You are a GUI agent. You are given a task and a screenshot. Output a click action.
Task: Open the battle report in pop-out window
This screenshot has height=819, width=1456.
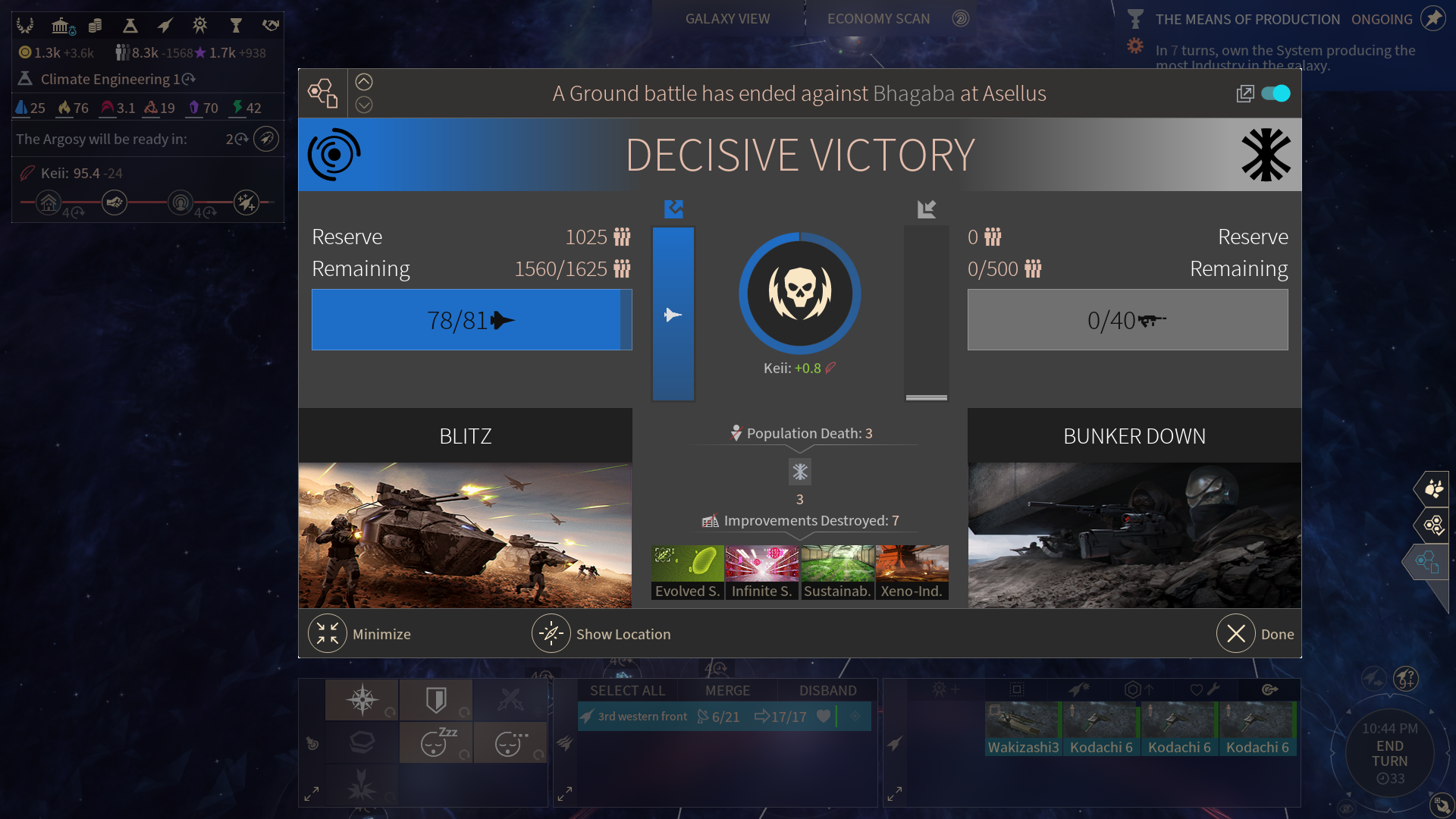1244,93
